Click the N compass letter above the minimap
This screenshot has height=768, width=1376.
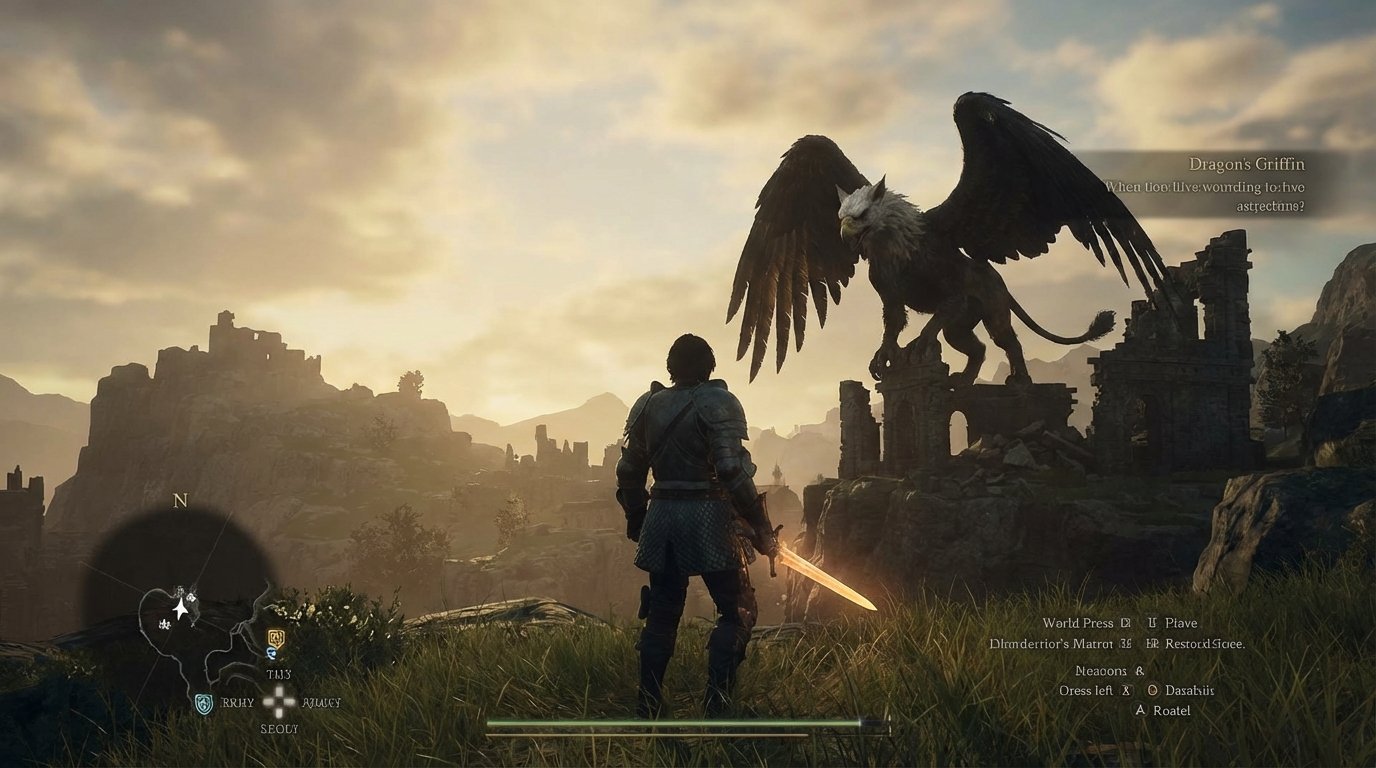[x=178, y=501]
